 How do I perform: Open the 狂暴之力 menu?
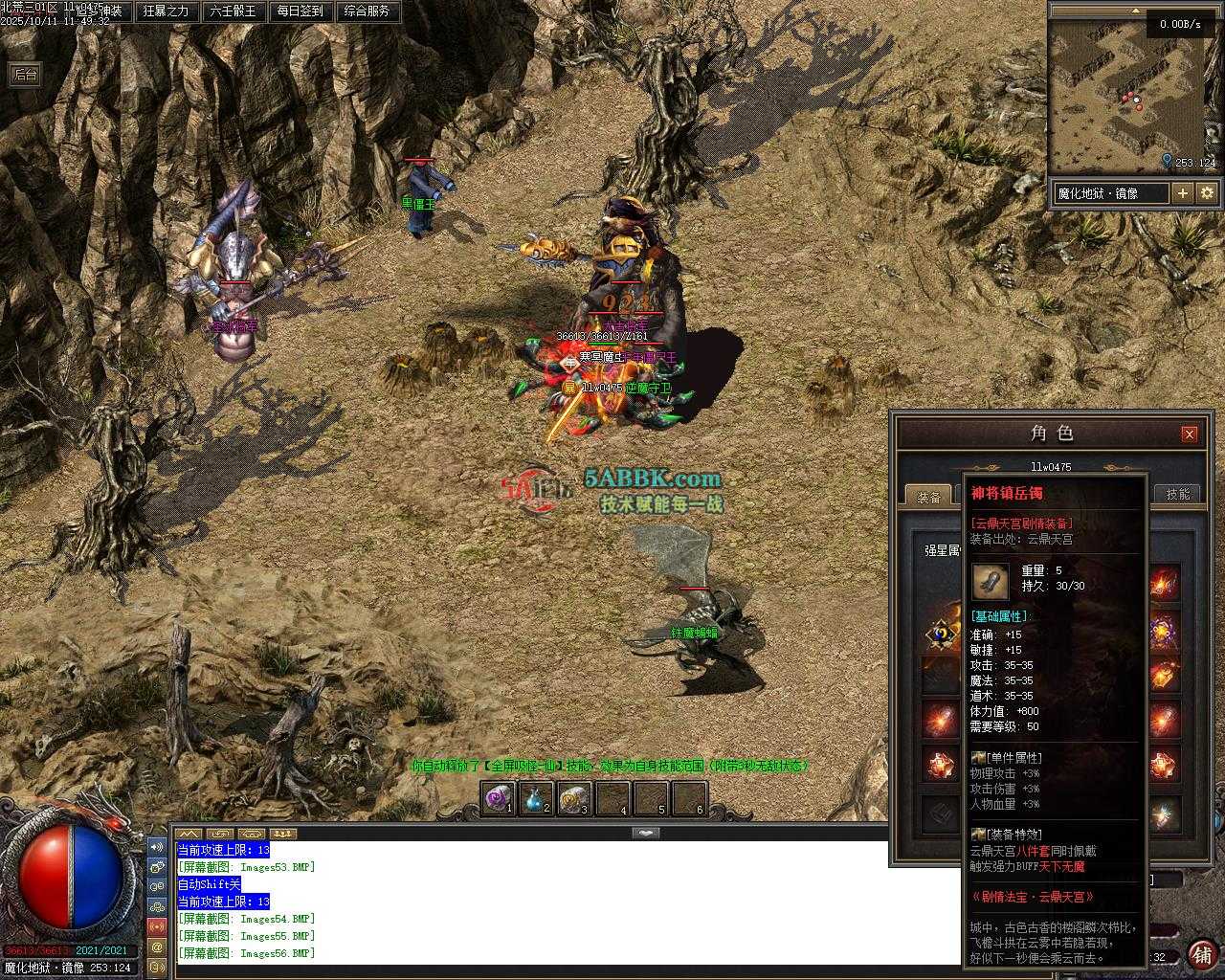pyautogui.click(x=167, y=11)
